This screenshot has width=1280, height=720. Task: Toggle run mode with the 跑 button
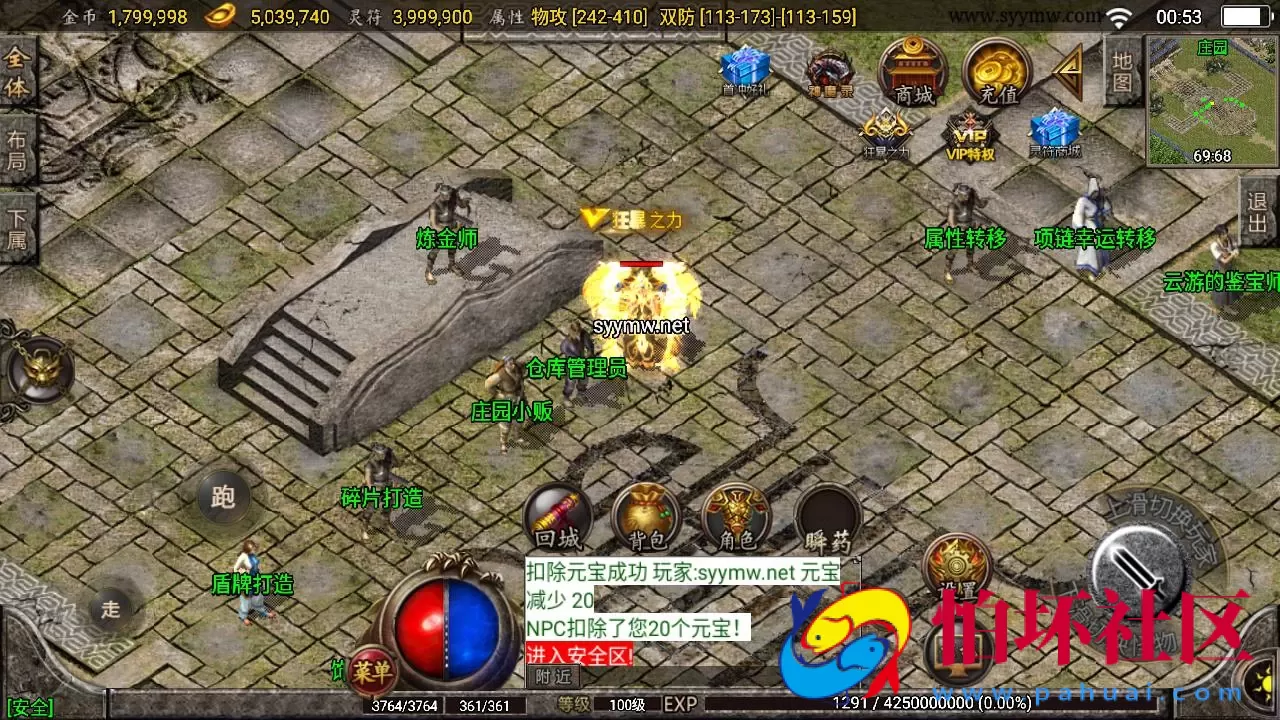(x=225, y=496)
